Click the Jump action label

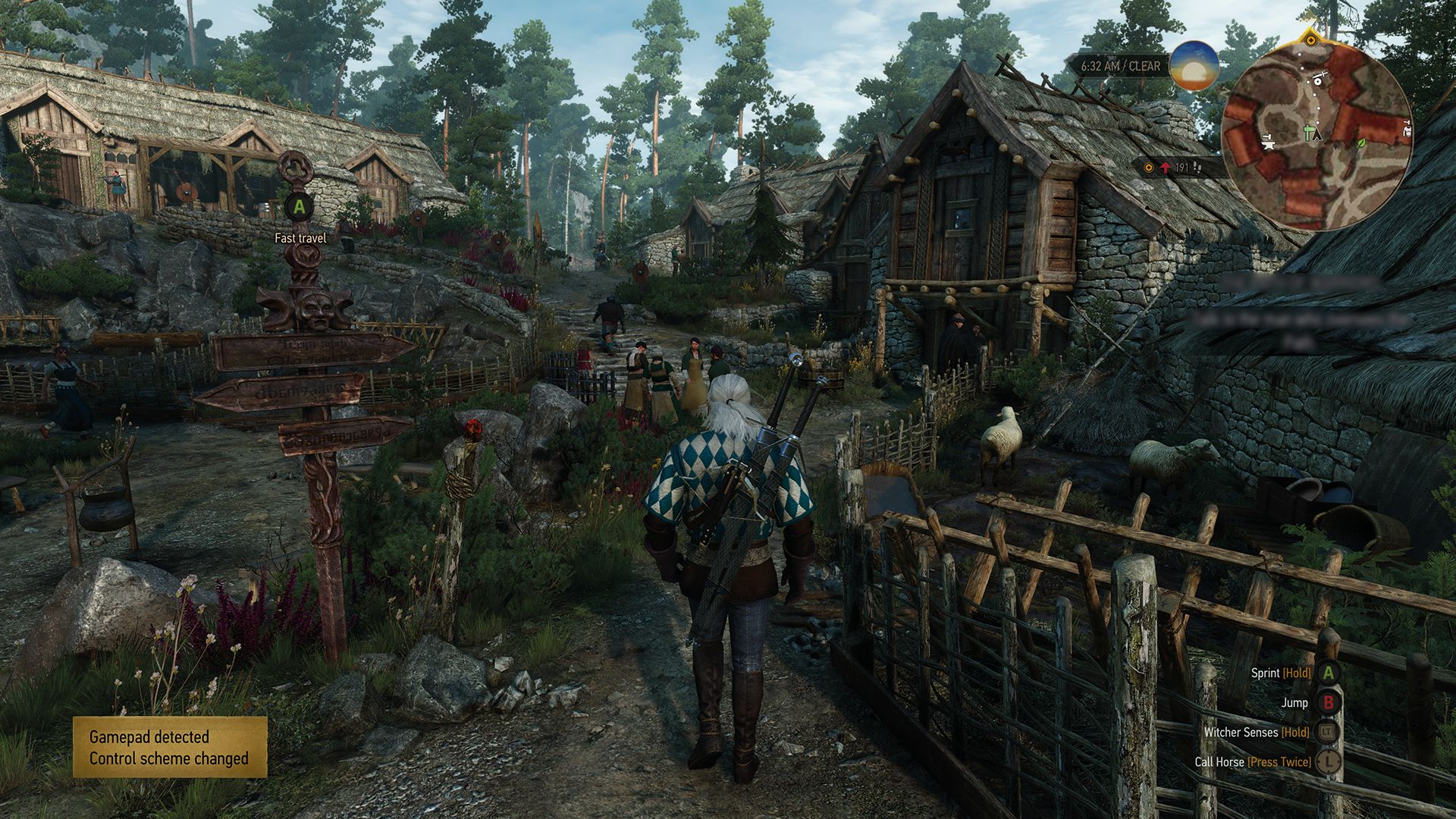tap(1294, 703)
